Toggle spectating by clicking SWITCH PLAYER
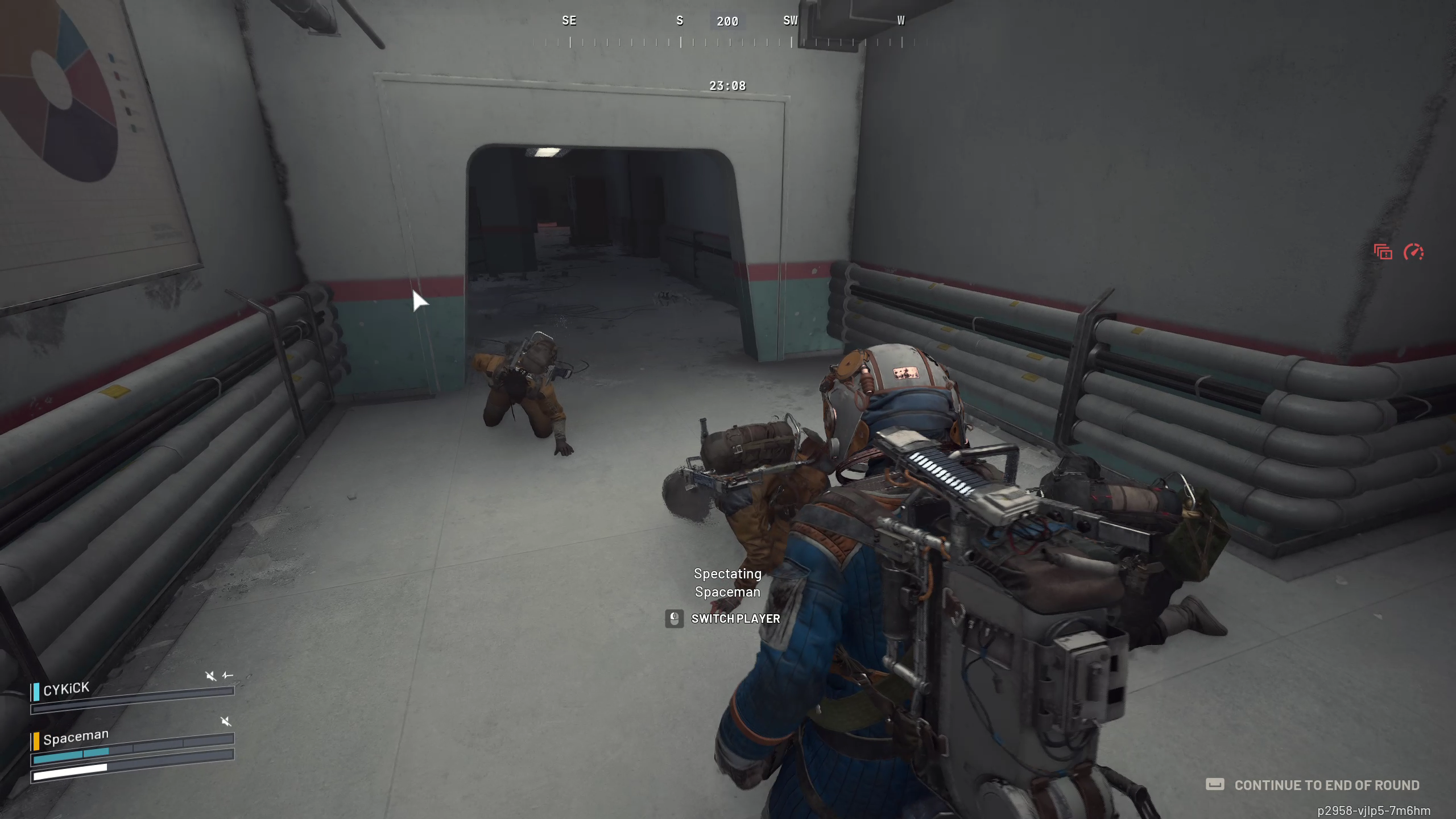Viewport: 1456px width, 819px height. click(736, 619)
